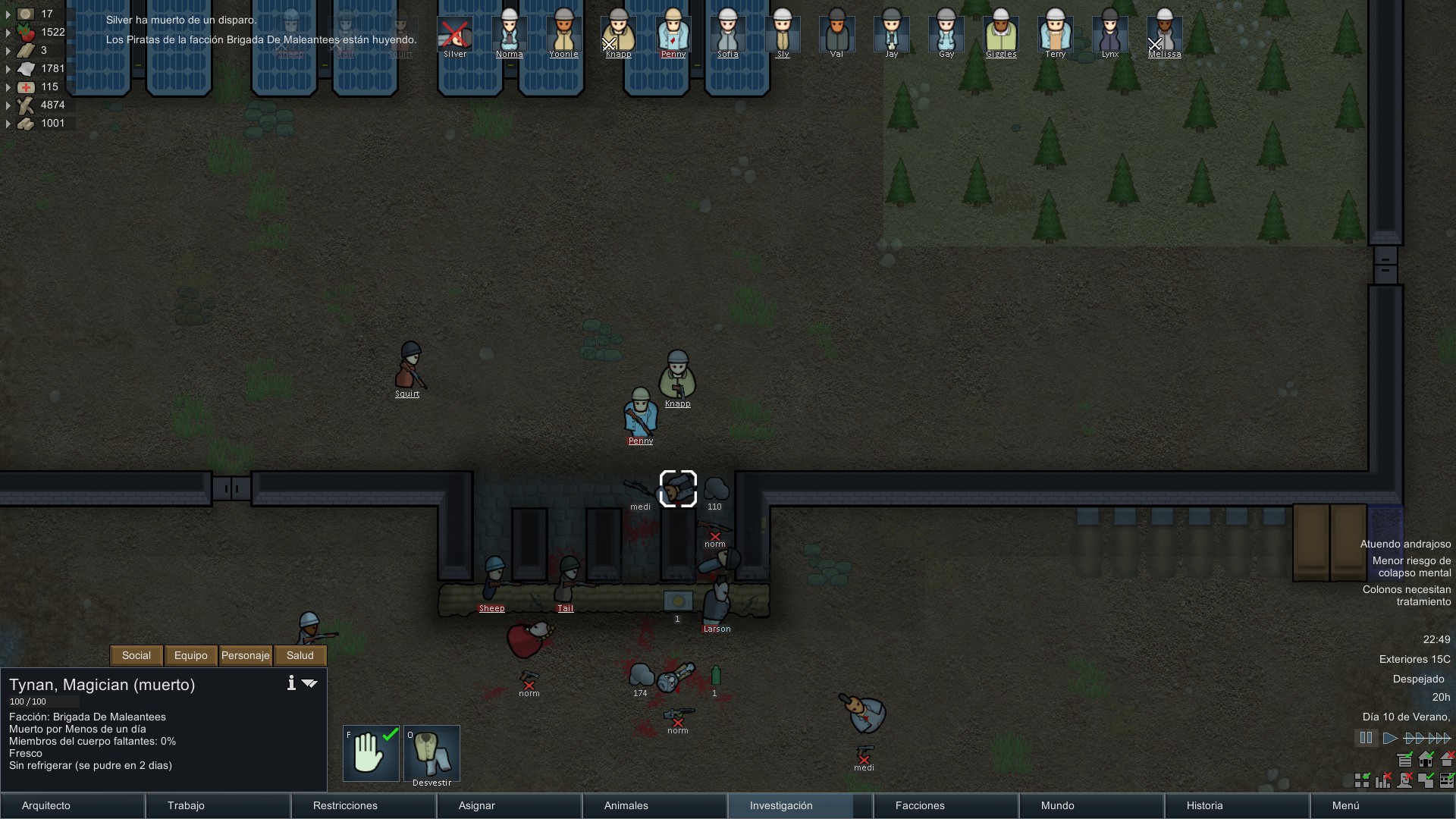Toggle the forbidden hand checkmark on the corpse

click(x=370, y=752)
